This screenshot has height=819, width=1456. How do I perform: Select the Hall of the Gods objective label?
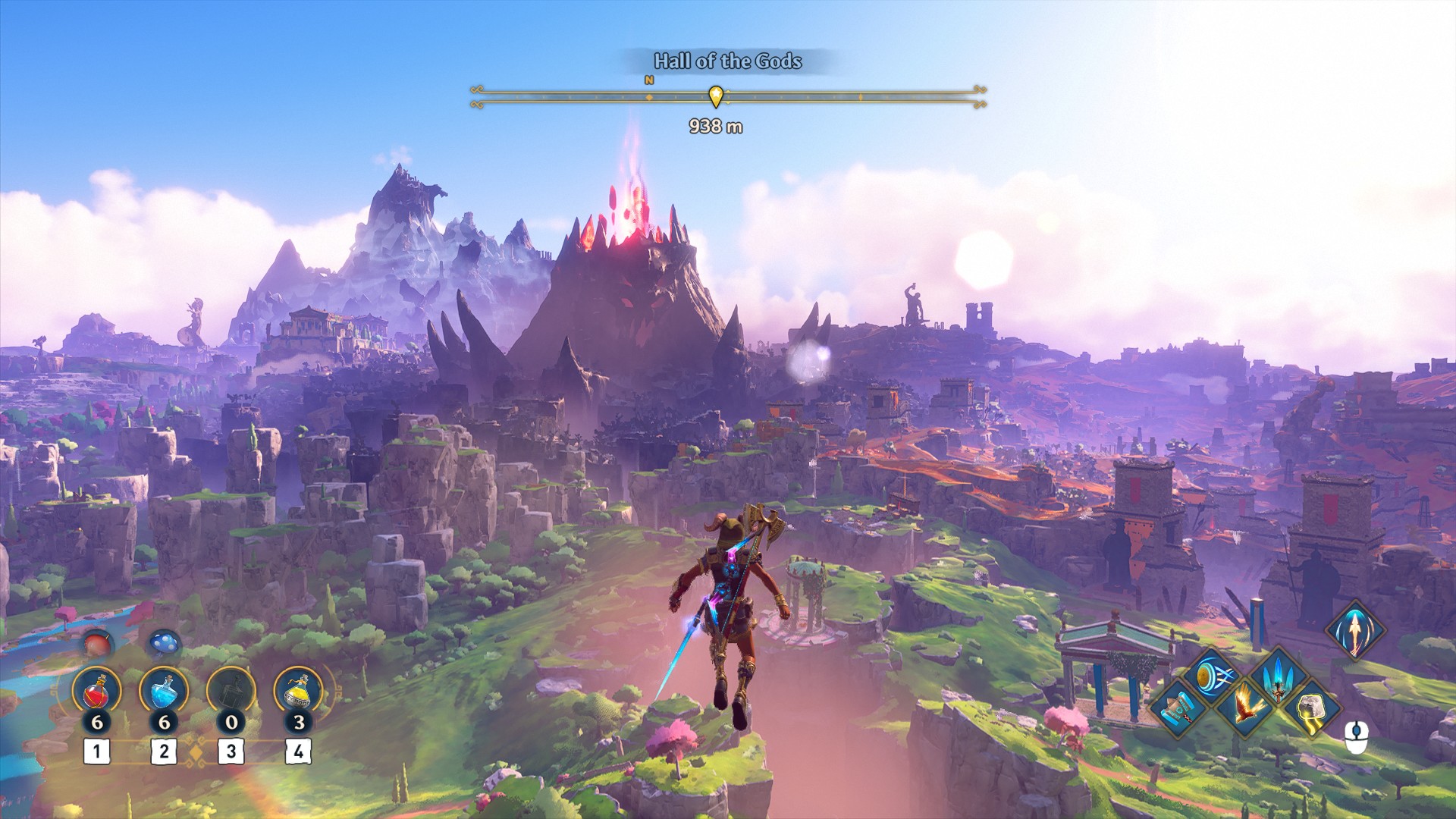tap(727, 61)
